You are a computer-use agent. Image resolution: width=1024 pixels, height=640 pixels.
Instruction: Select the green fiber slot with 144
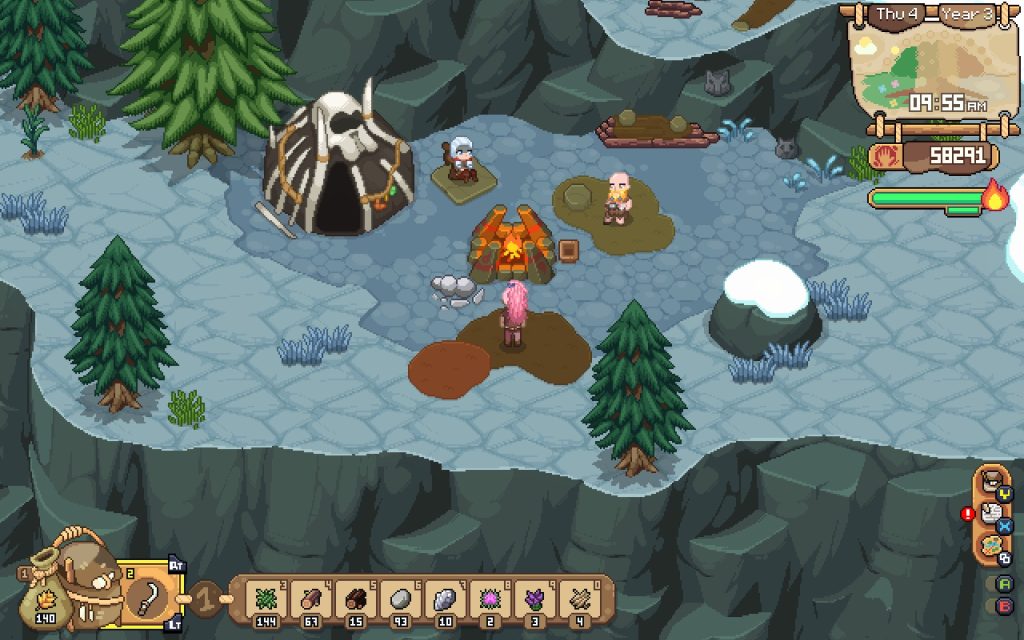click(263, 600)
